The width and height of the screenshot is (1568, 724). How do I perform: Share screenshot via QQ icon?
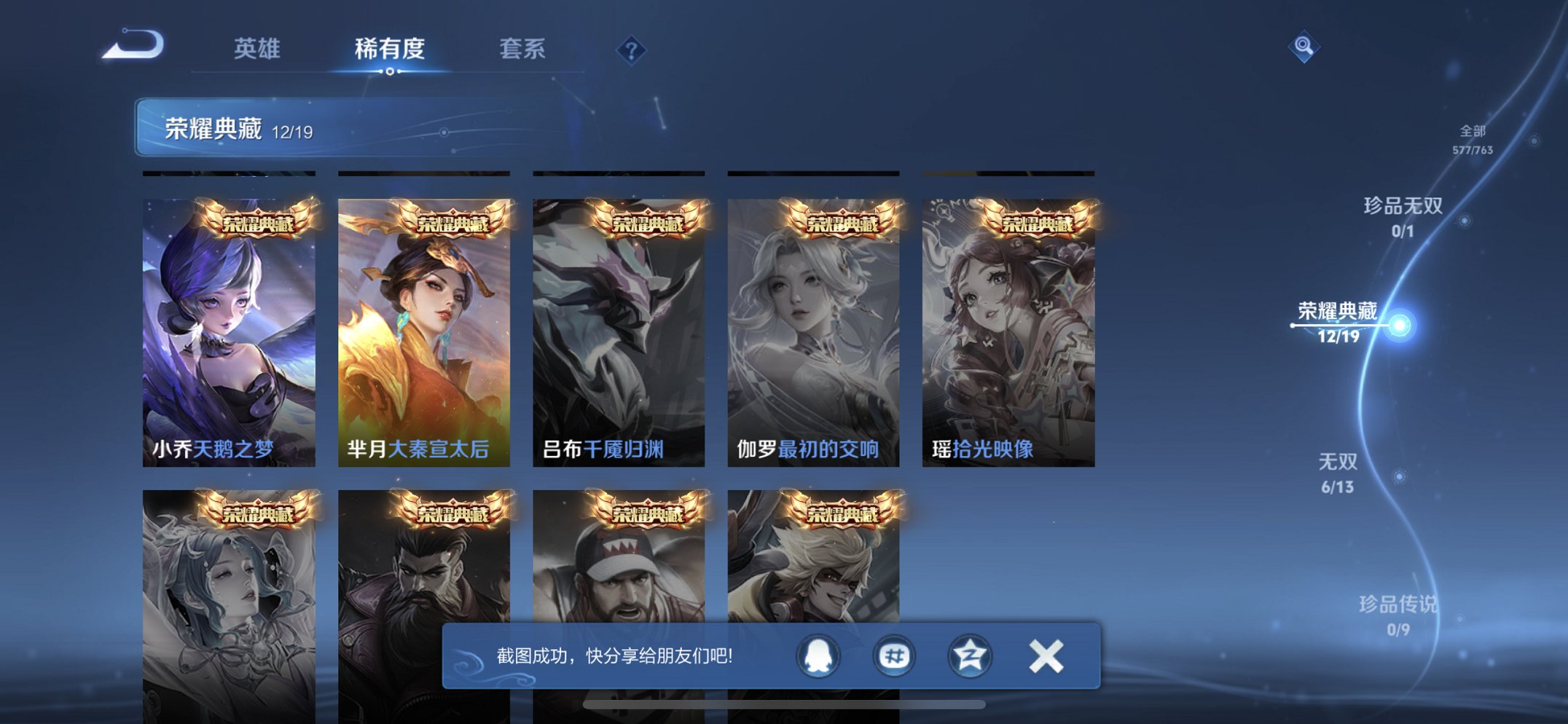coord(819,656)
